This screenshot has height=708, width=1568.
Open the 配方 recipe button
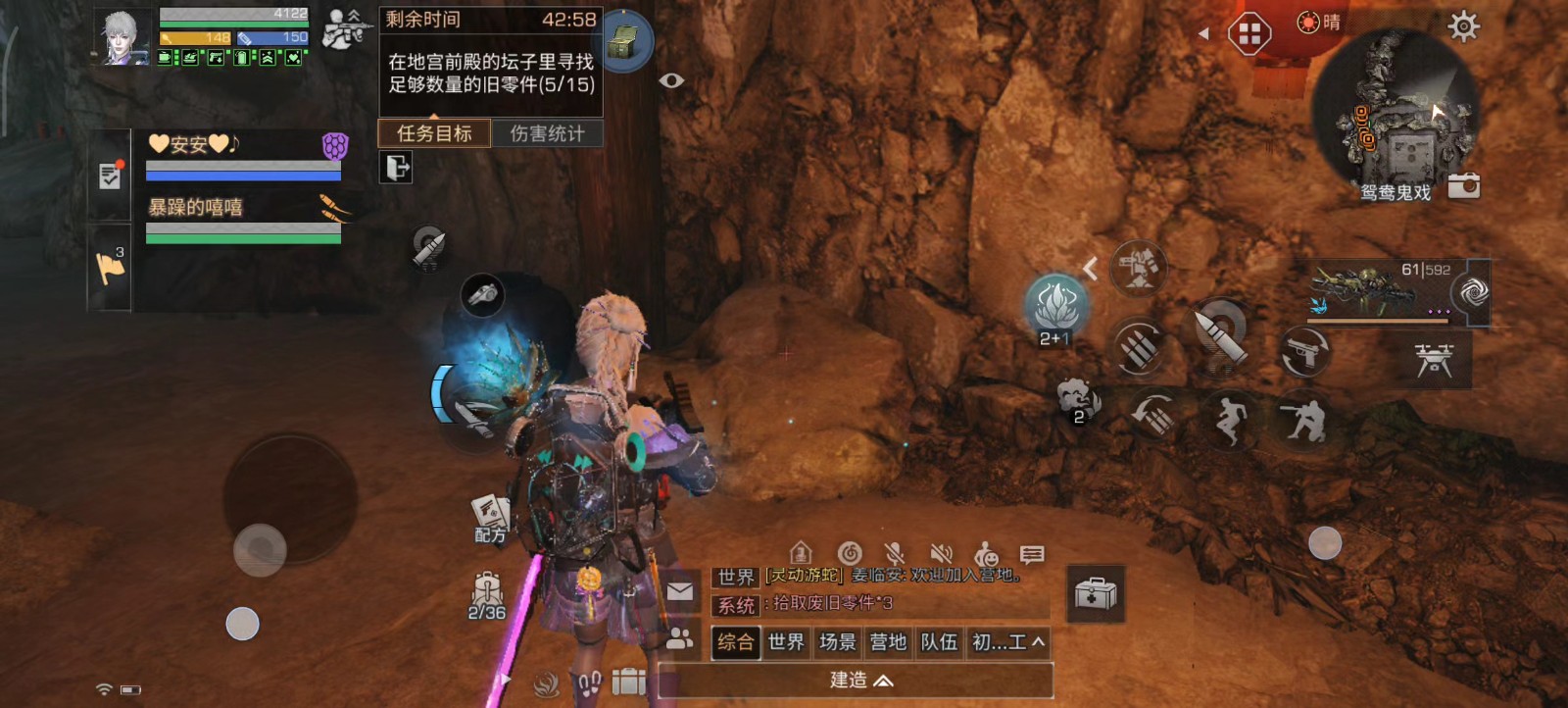tap(490, 519)
